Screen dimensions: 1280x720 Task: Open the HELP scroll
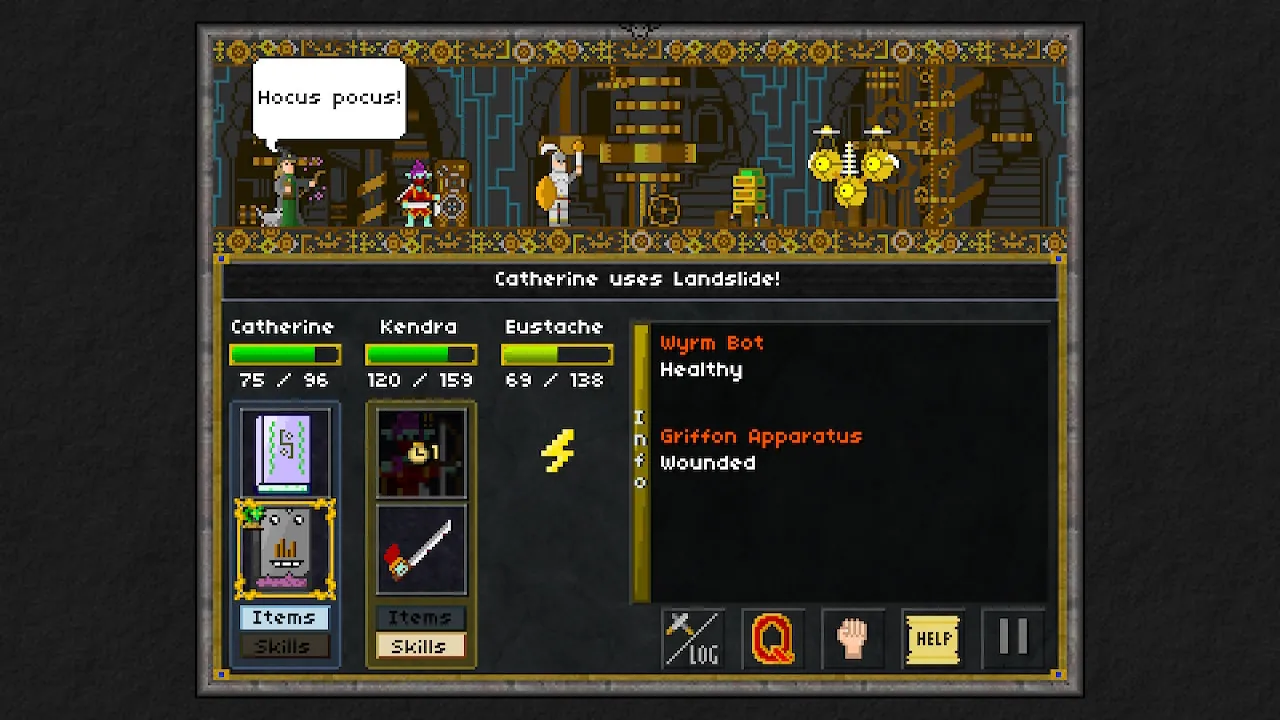[x=933, y=639]
